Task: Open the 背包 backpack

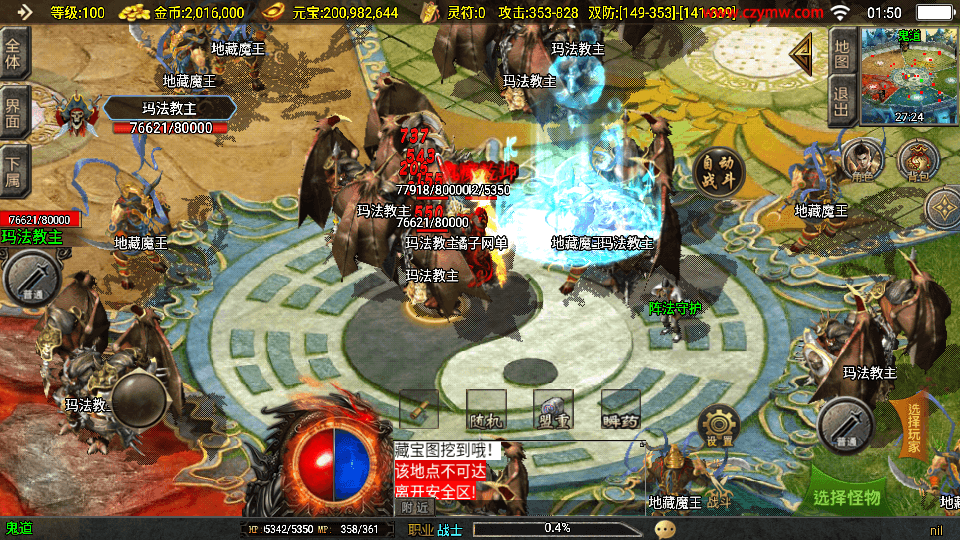Action: click(918, 160)
